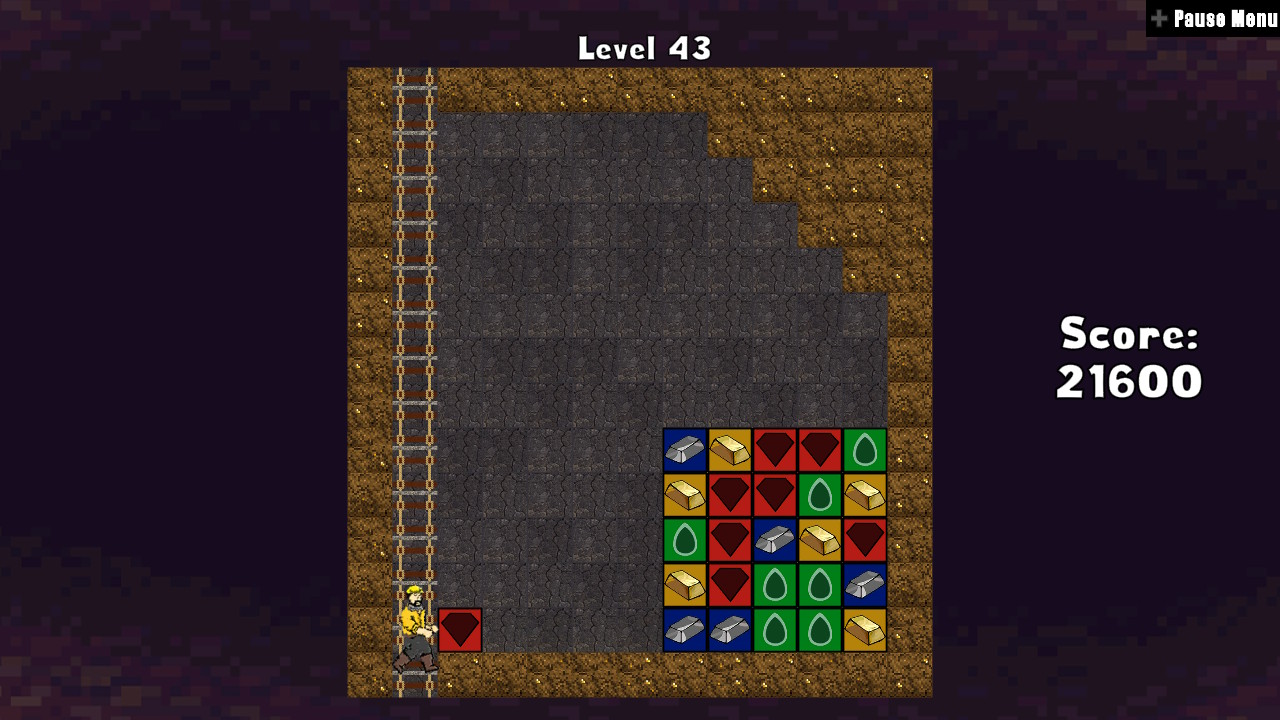The image size is (1280, 720).
Task: Pick the silver bar in the center of the grid
Action: (775, 540)
